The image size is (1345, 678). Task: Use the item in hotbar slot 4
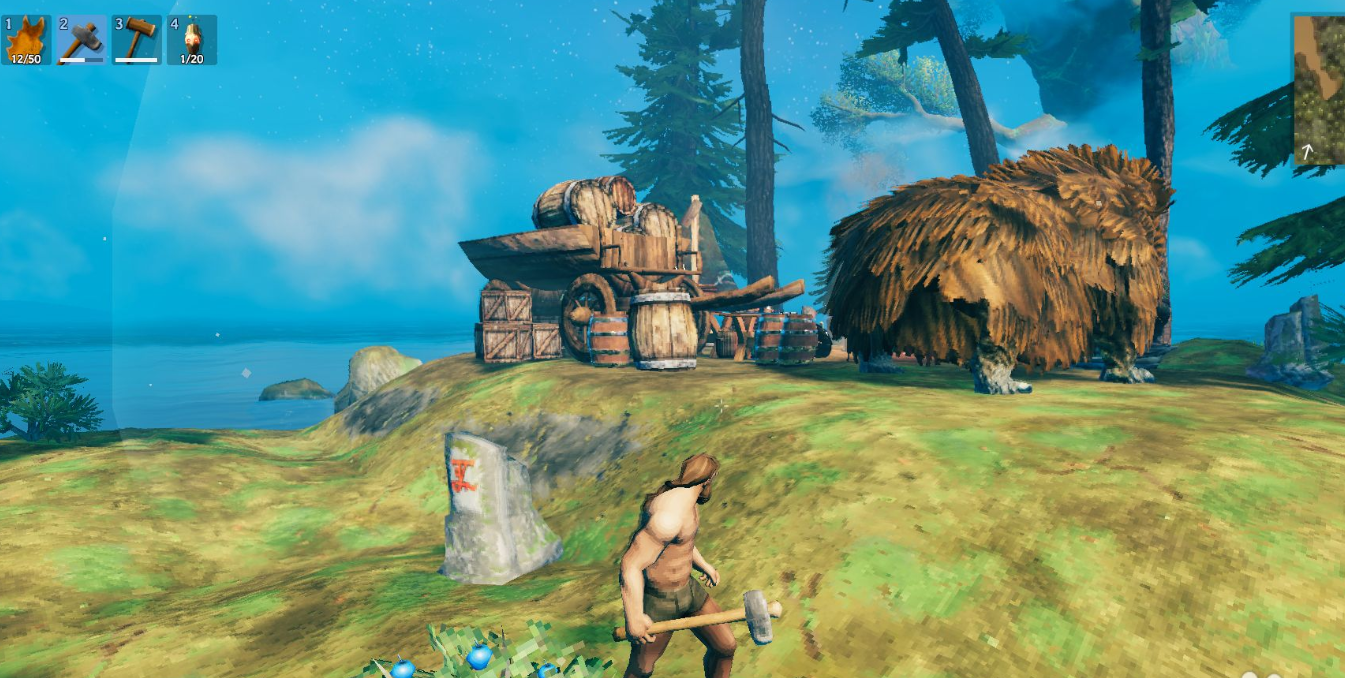tap(192, 40)
